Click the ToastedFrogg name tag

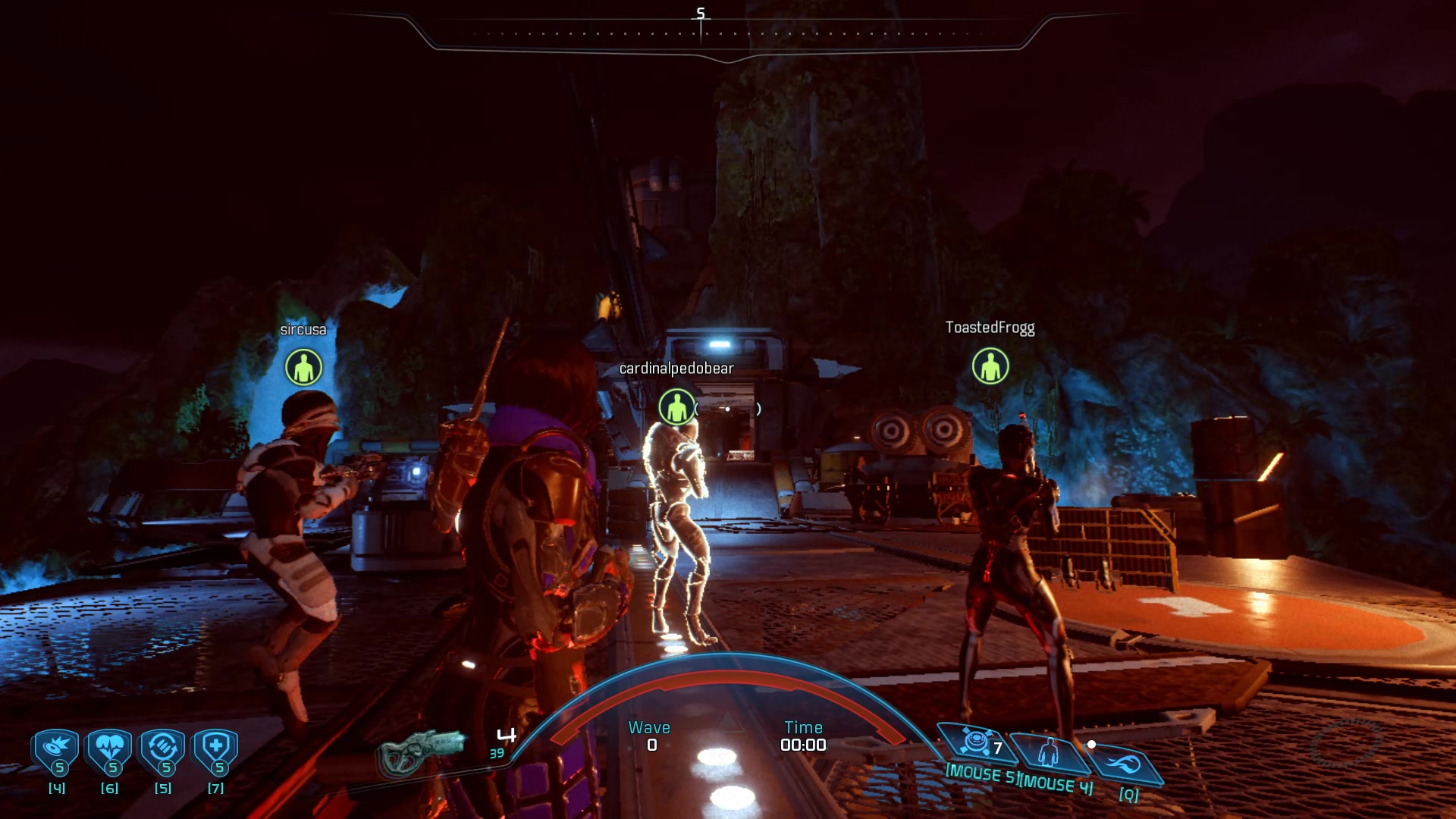990,328
